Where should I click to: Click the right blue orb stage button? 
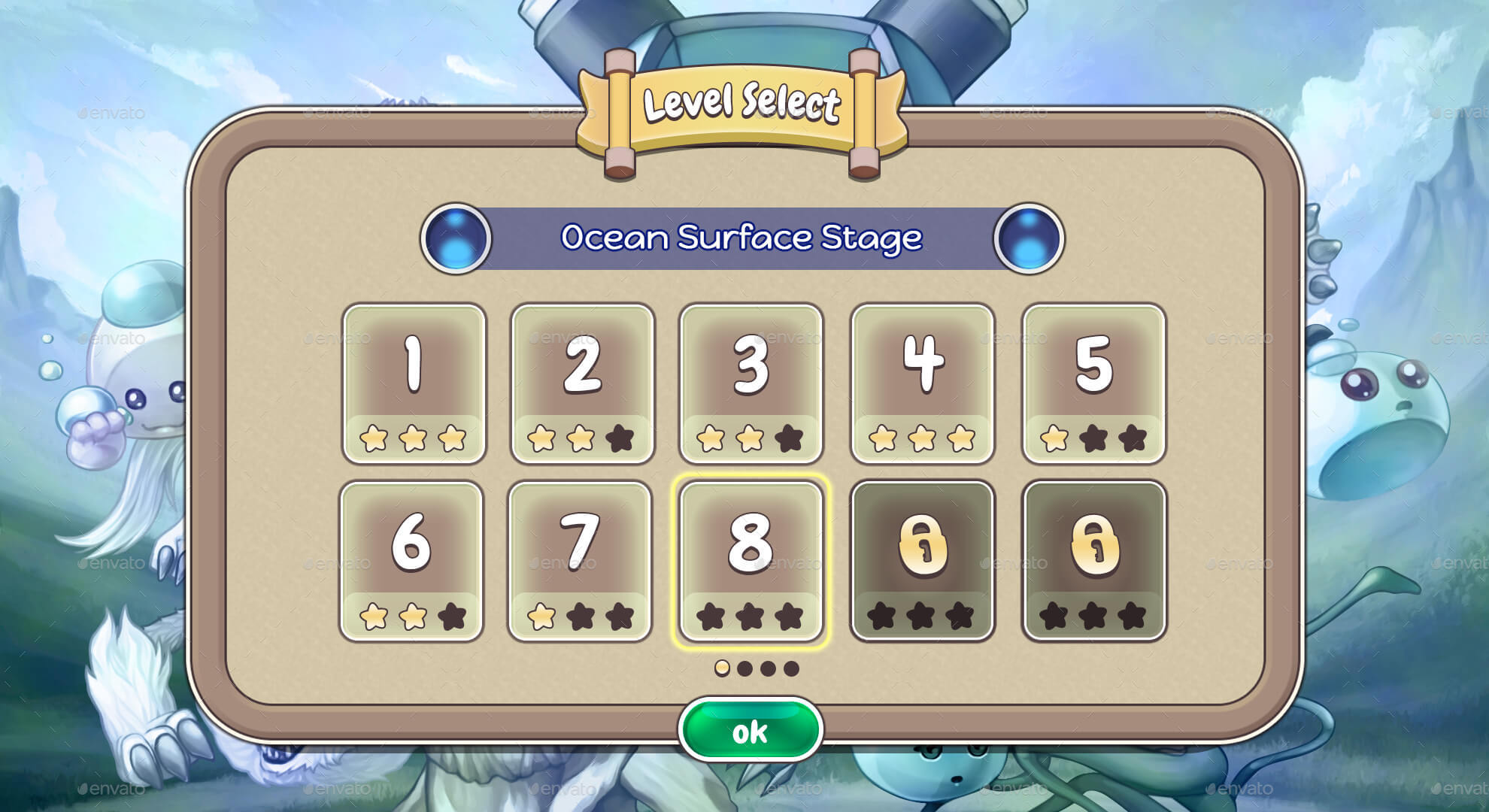1028,238
